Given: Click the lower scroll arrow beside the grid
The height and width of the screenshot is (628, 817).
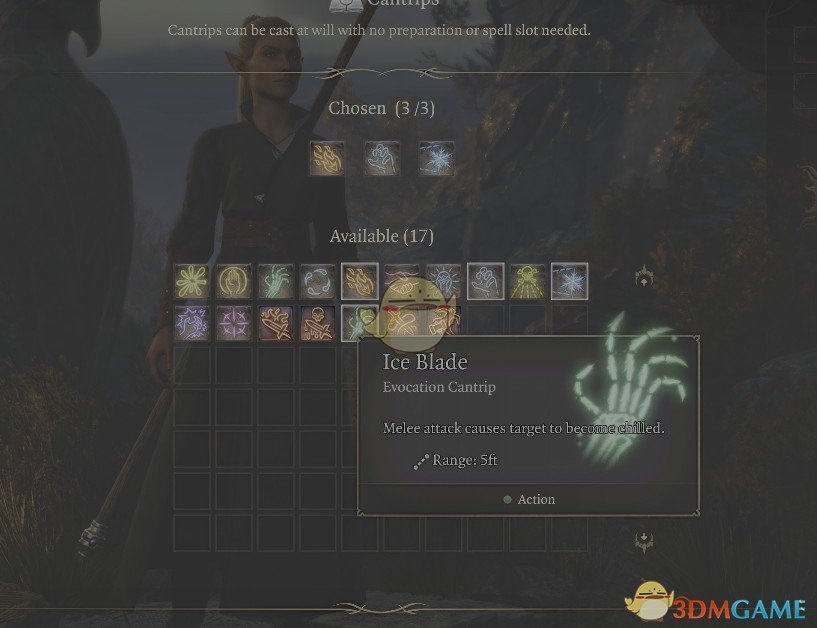Looking at the screenshot, I should point(644,541).
